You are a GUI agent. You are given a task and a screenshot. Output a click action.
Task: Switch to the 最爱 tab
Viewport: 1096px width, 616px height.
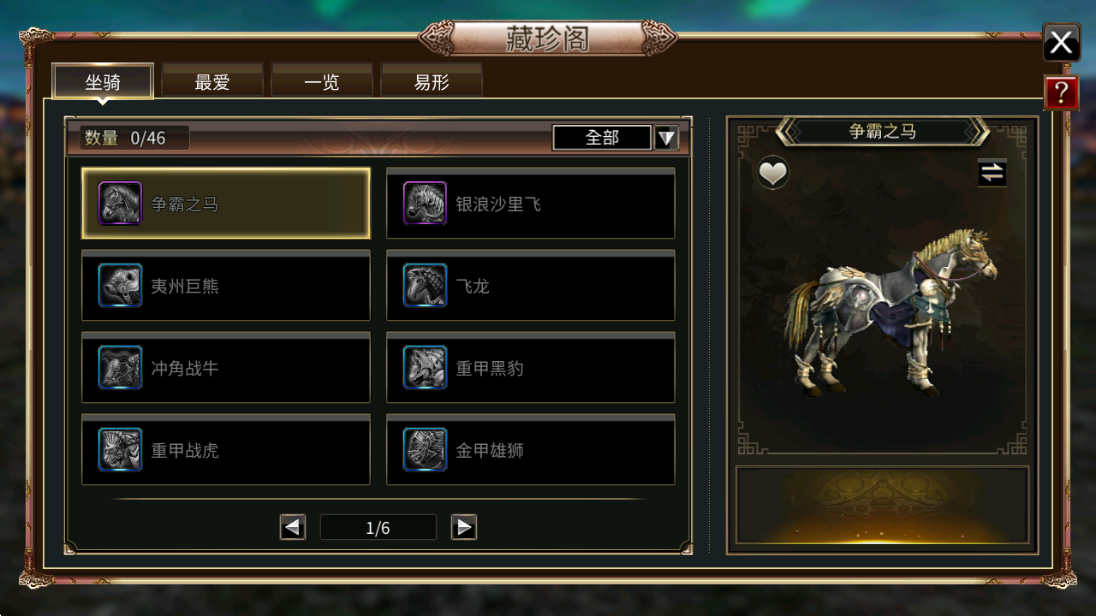click(212, 82)
